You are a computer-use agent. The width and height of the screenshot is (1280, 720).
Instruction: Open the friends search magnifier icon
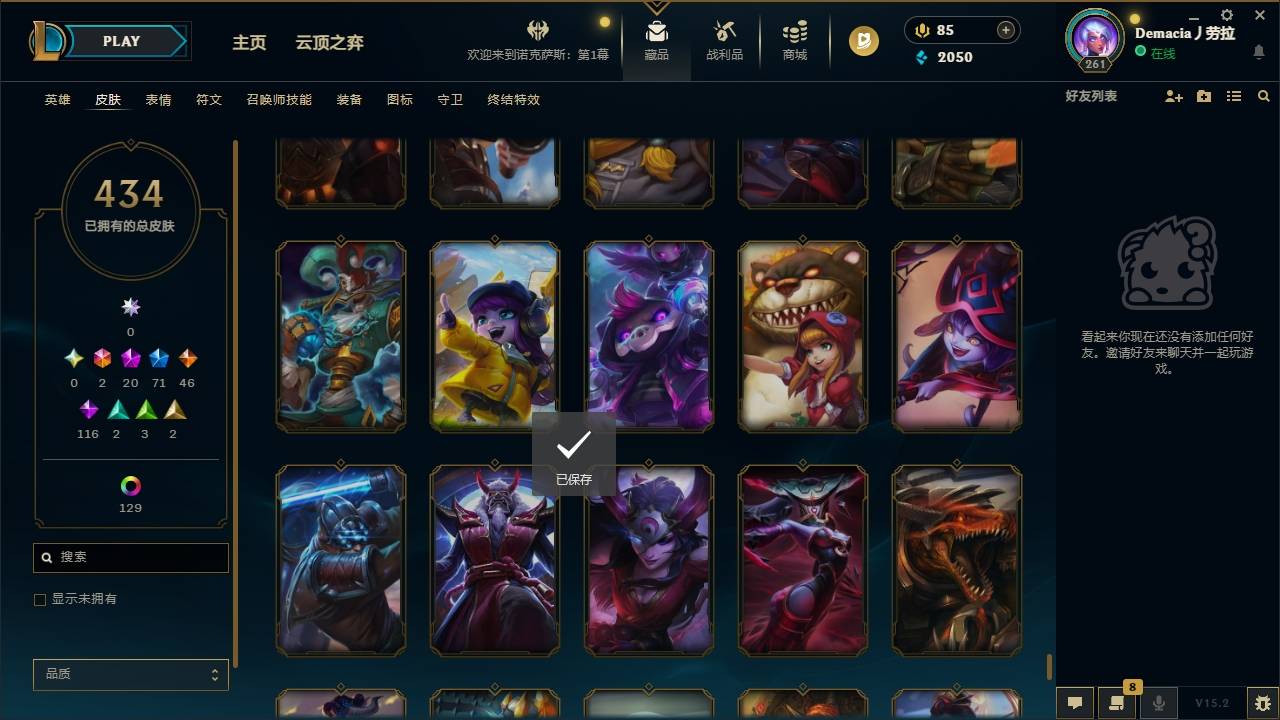(1263, 96)
